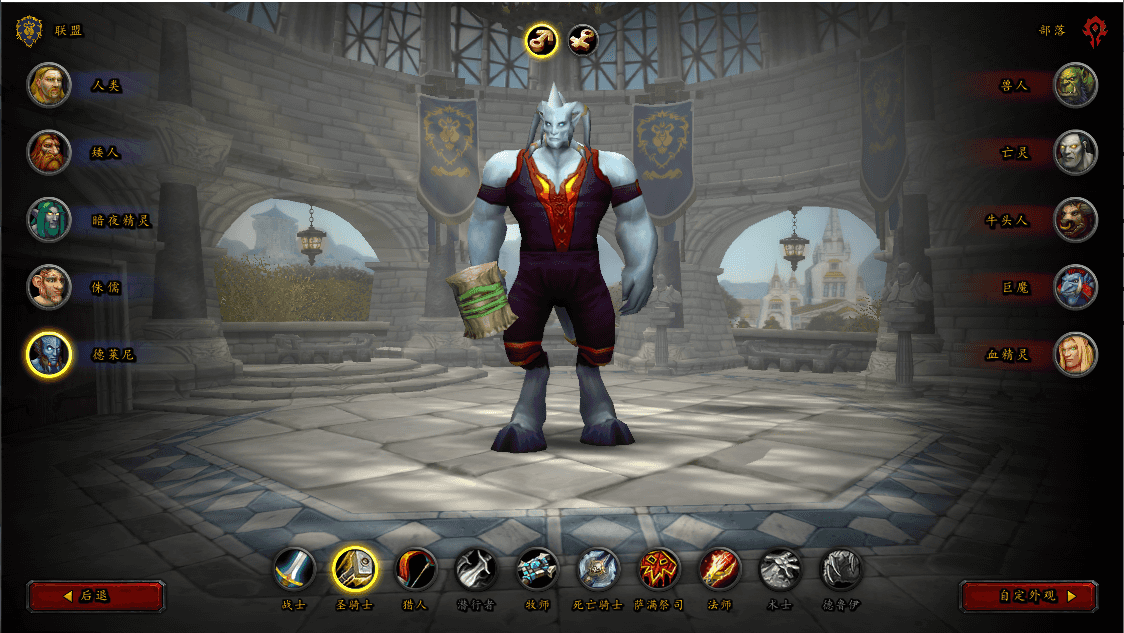Choose the Orc (兽人) race

(x=1075, y=85)
